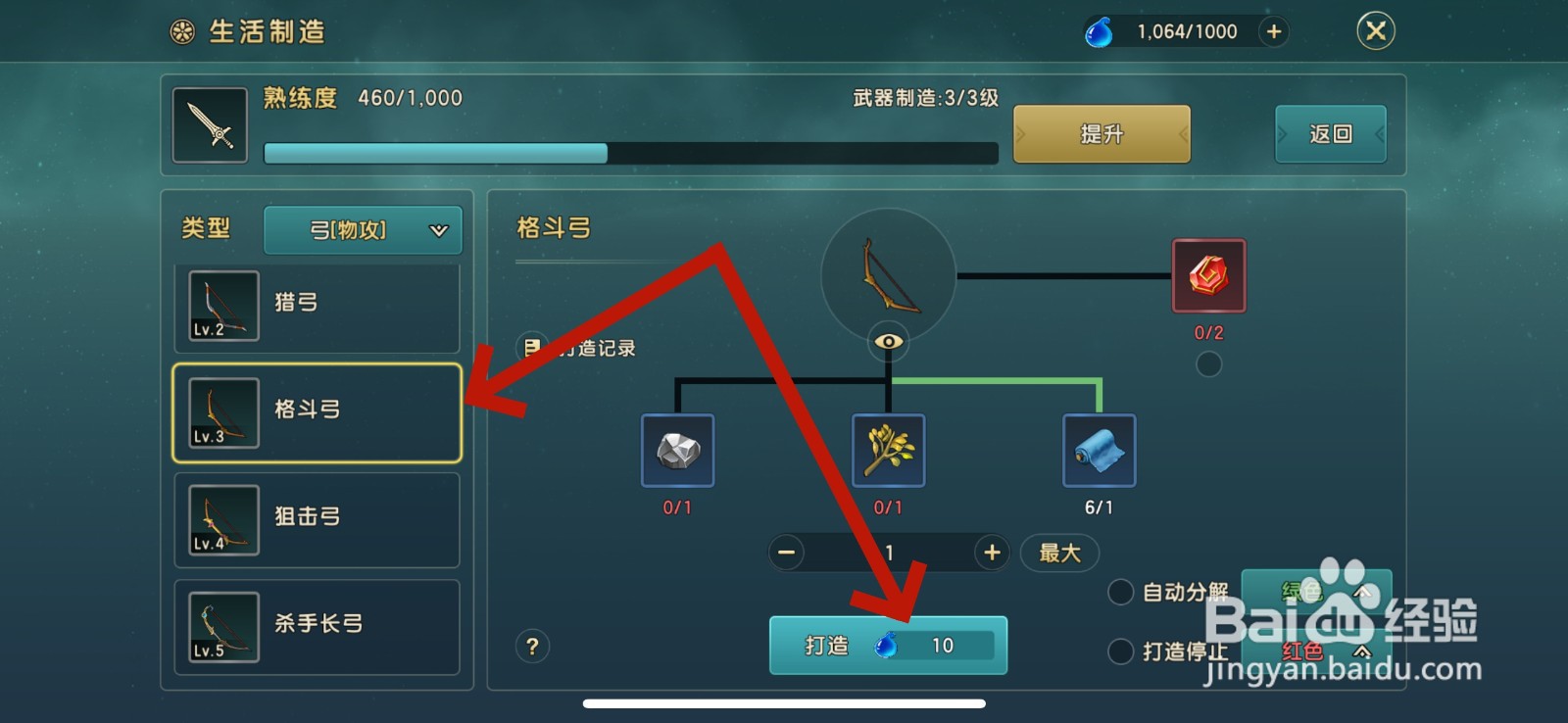Select the stone material icon showing 0/1
The image size is (1568, 723).
(677, 451)
